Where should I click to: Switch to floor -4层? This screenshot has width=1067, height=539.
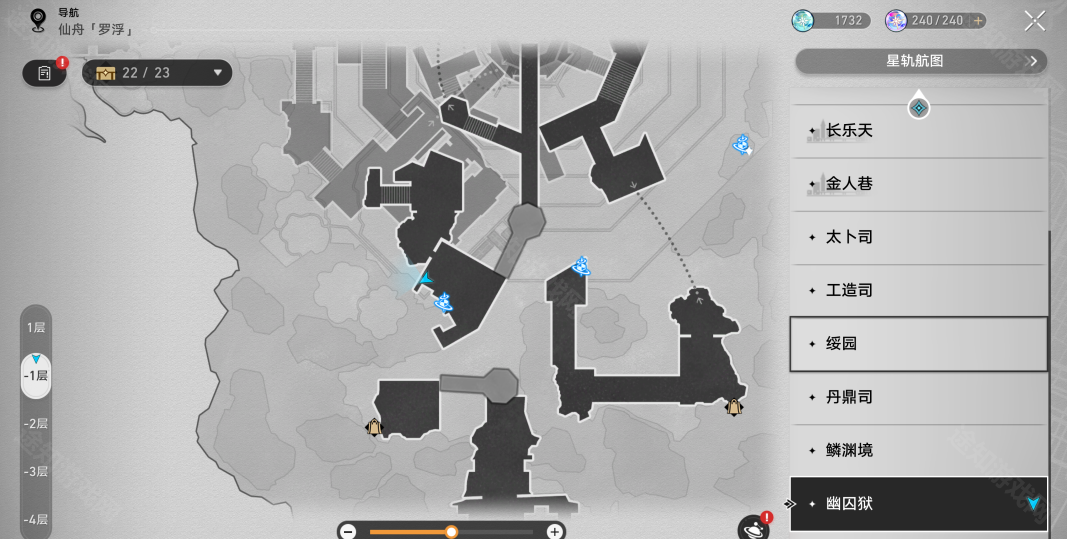coord(36,519)
